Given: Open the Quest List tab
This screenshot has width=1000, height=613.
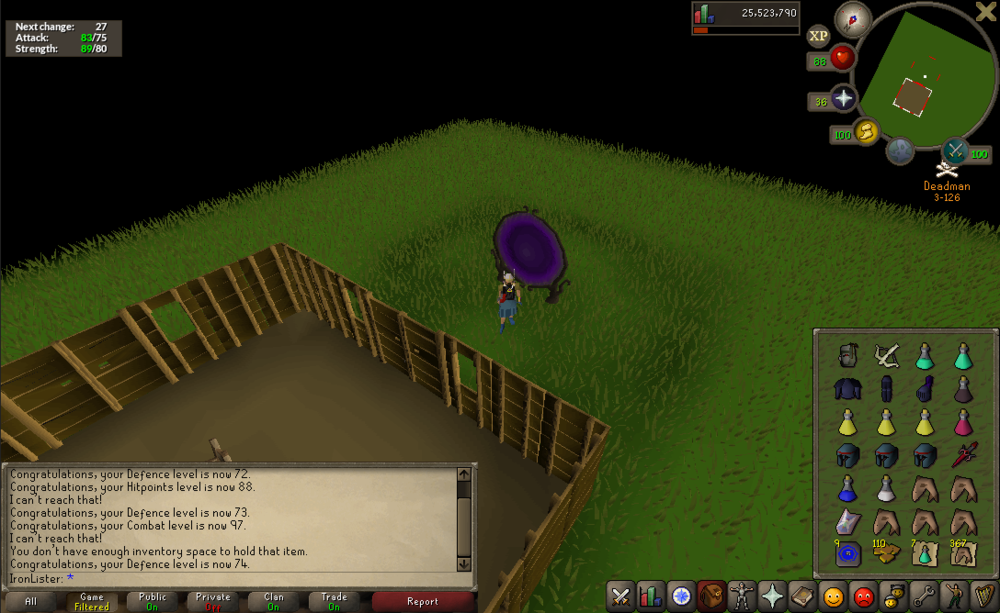Looking at the screenshot, I should coord(681,596).
